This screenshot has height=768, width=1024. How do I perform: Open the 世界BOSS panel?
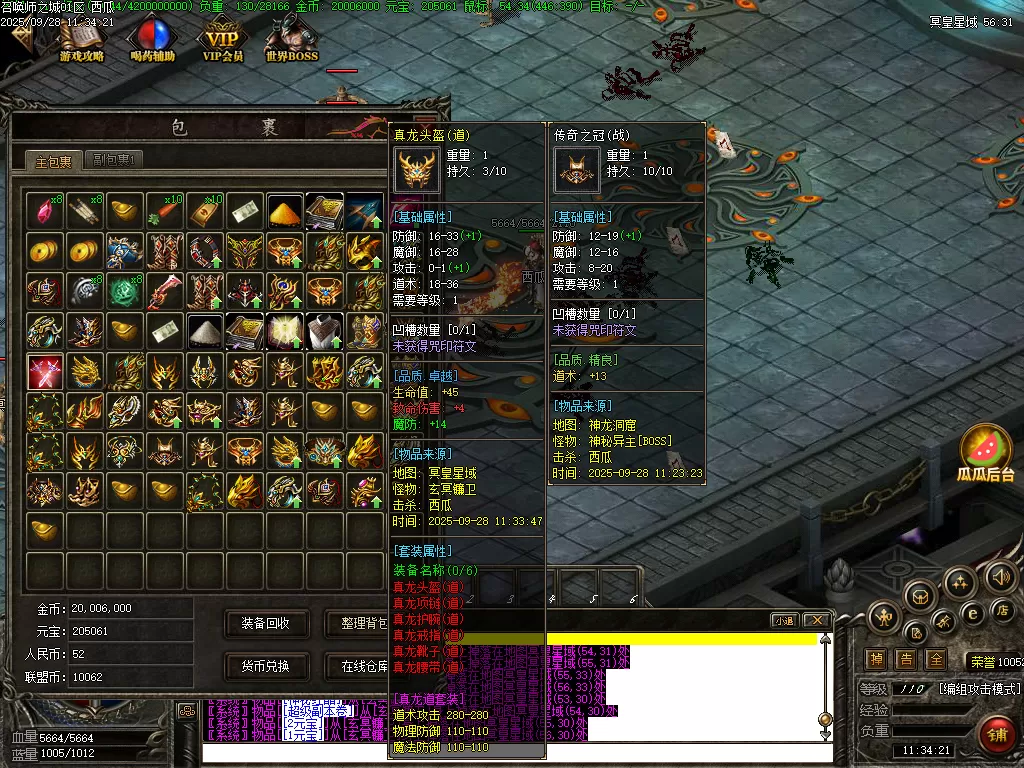pos(292,40)
